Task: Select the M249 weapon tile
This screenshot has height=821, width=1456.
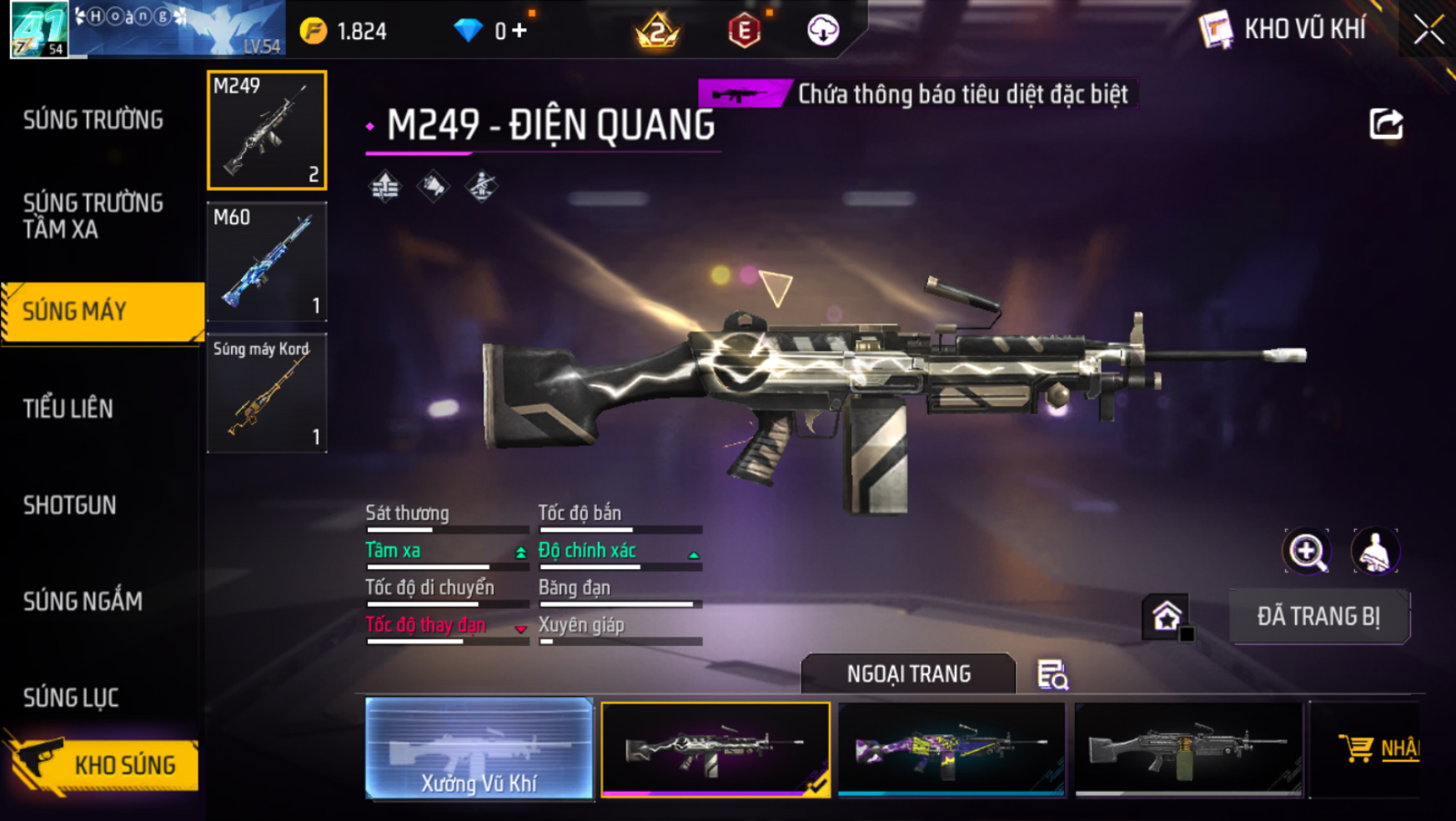Action: 267,130
